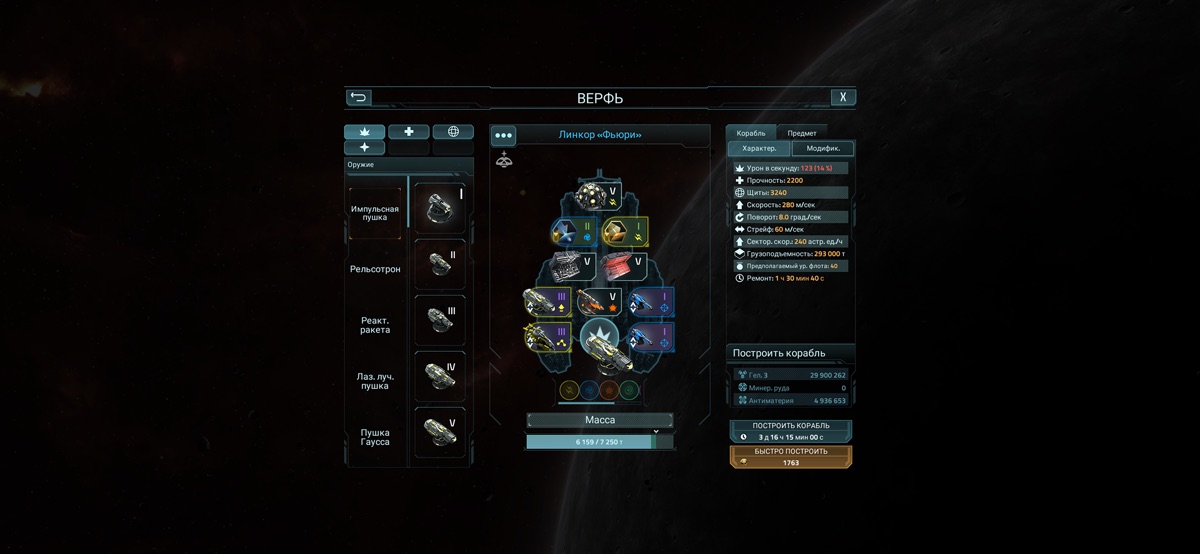Pick the Импульсная пушка tier I weapon
This screenshot has height=554, width=1200.
(439, 208)
